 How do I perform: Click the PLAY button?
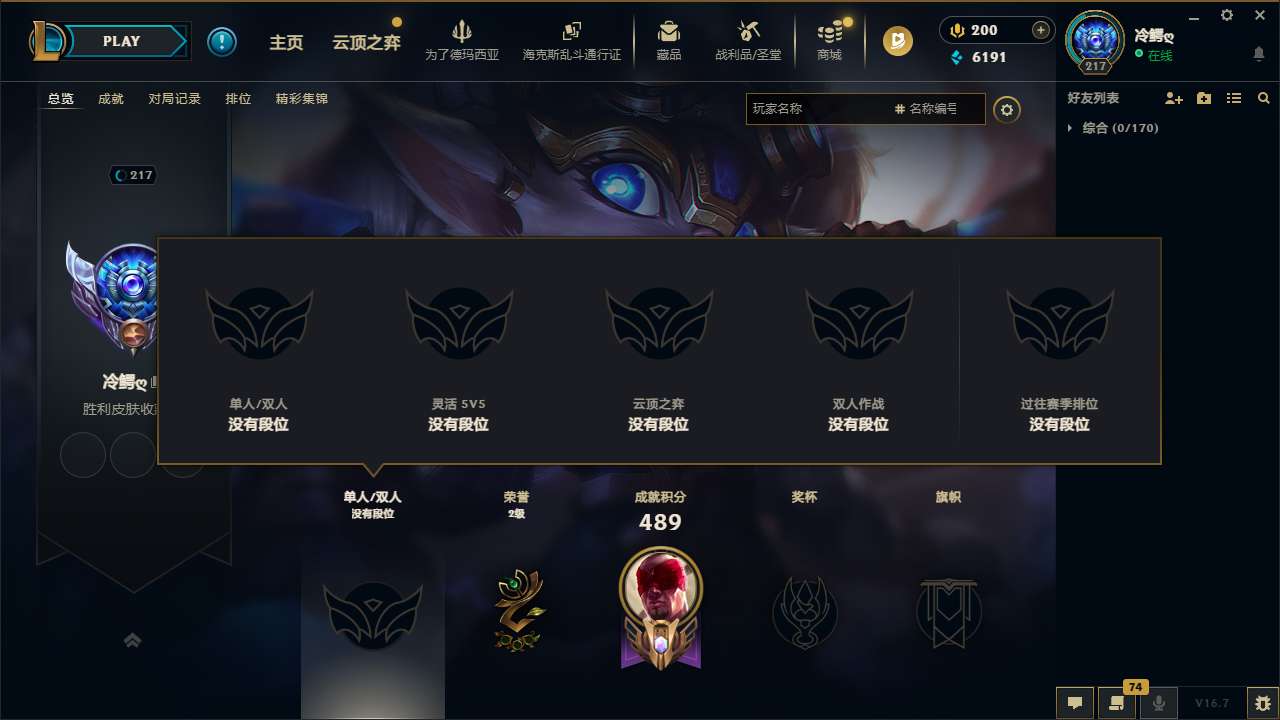tap(122, 41)
